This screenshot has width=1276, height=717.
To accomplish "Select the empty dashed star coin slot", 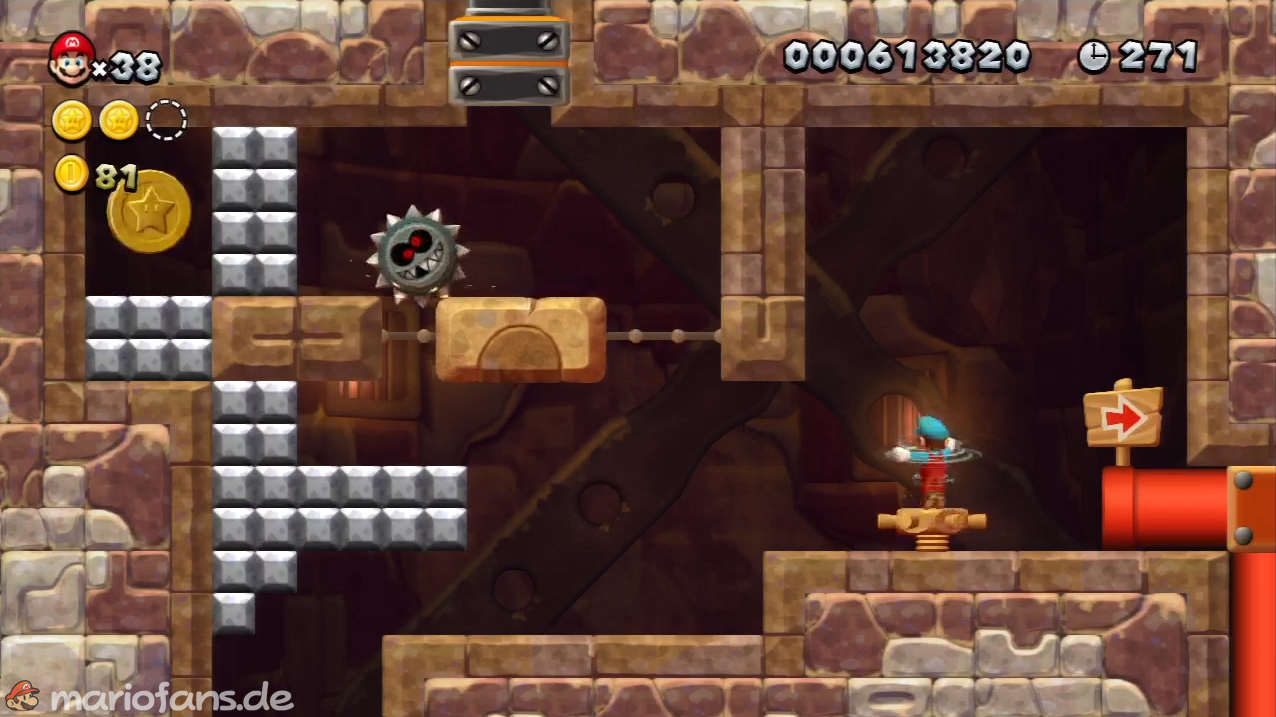I will (166, 120).
